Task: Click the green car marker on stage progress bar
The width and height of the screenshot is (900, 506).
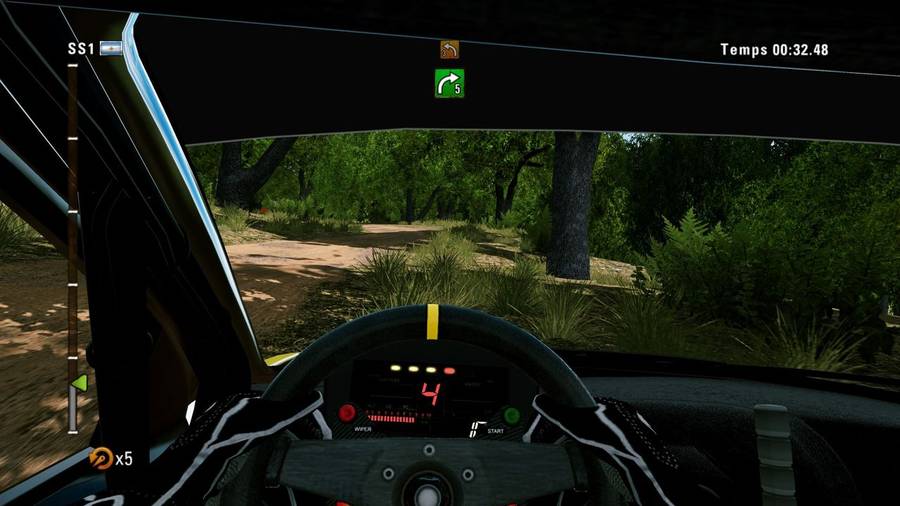Action: tap(77, 383)
